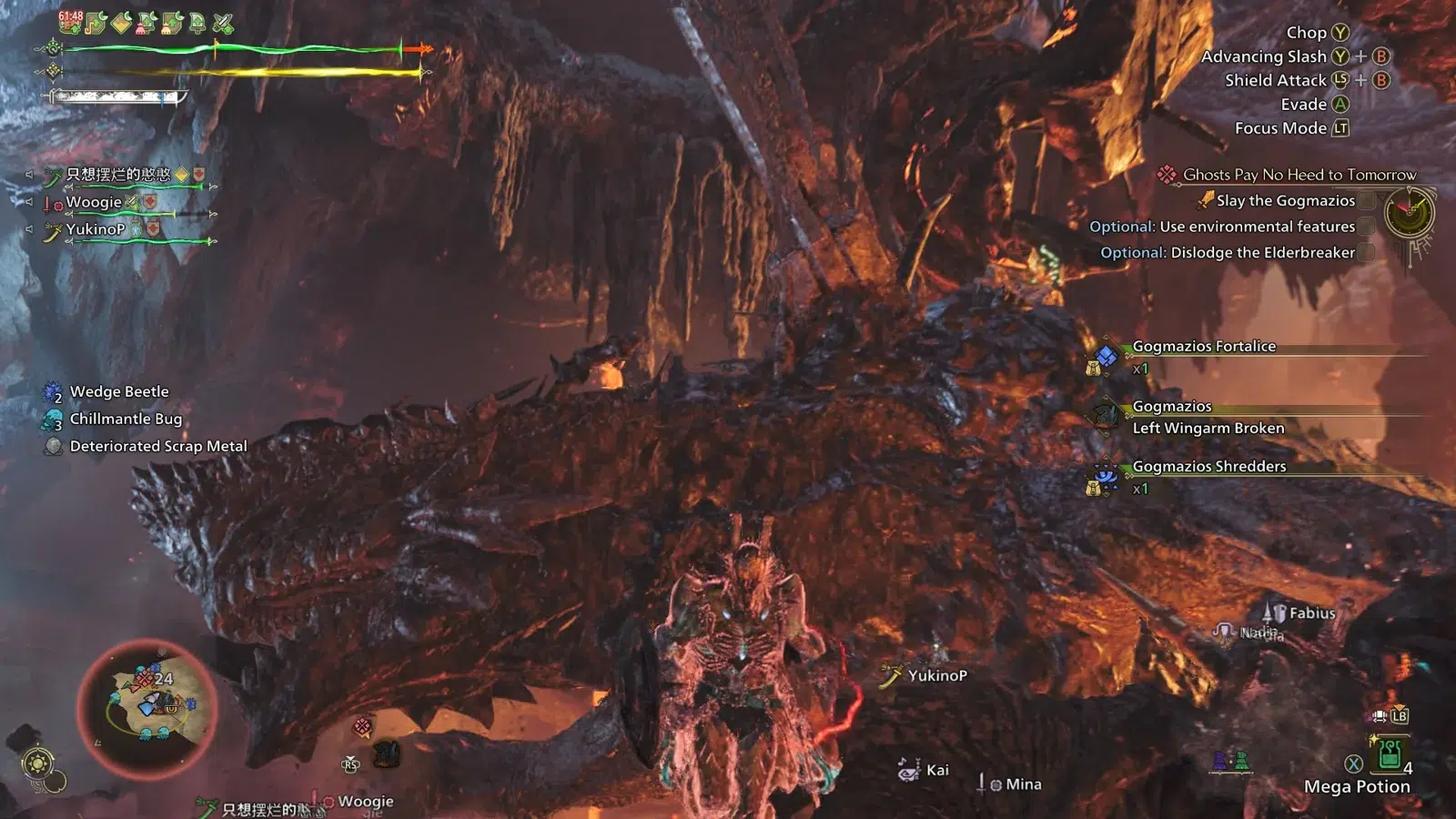Viewport: 1456px width, 819px height.
Task: Select the Use environmental features objective
Action: click(1222, 227)
